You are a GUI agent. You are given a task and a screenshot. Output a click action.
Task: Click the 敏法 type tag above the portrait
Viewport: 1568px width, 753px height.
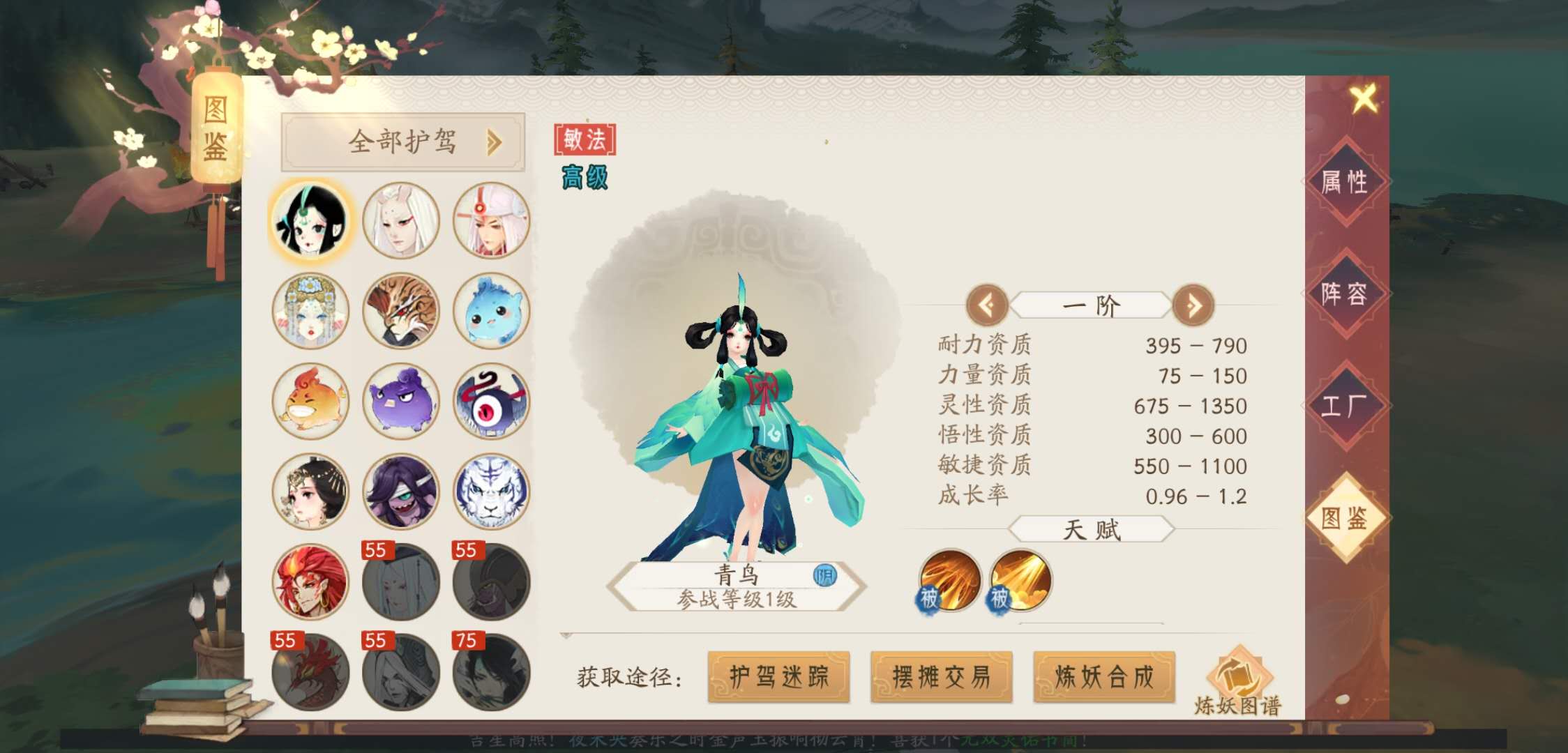click(585, 138)
